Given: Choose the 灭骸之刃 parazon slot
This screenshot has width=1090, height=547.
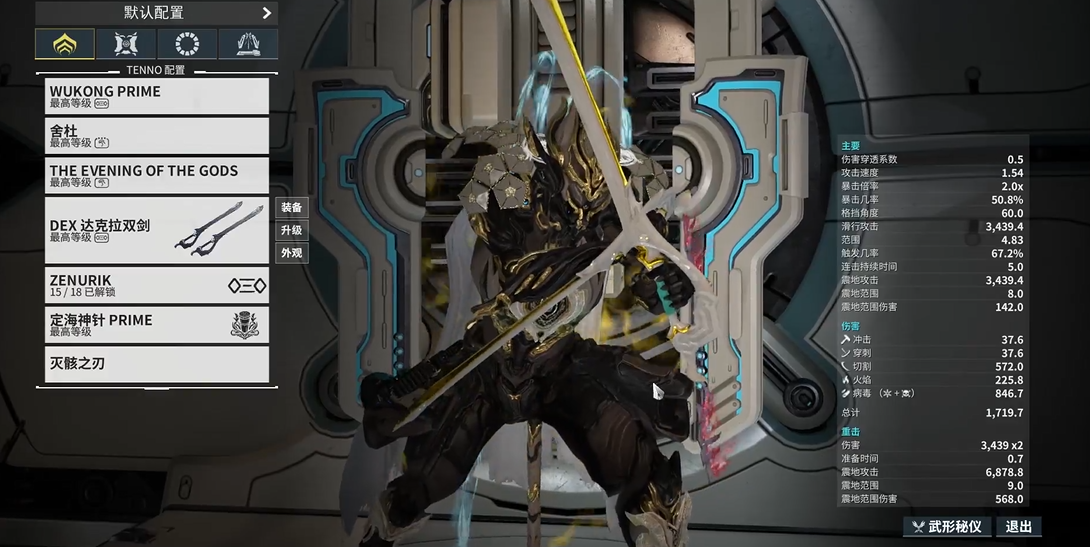Looking at the screenshot, I should 157,364.
